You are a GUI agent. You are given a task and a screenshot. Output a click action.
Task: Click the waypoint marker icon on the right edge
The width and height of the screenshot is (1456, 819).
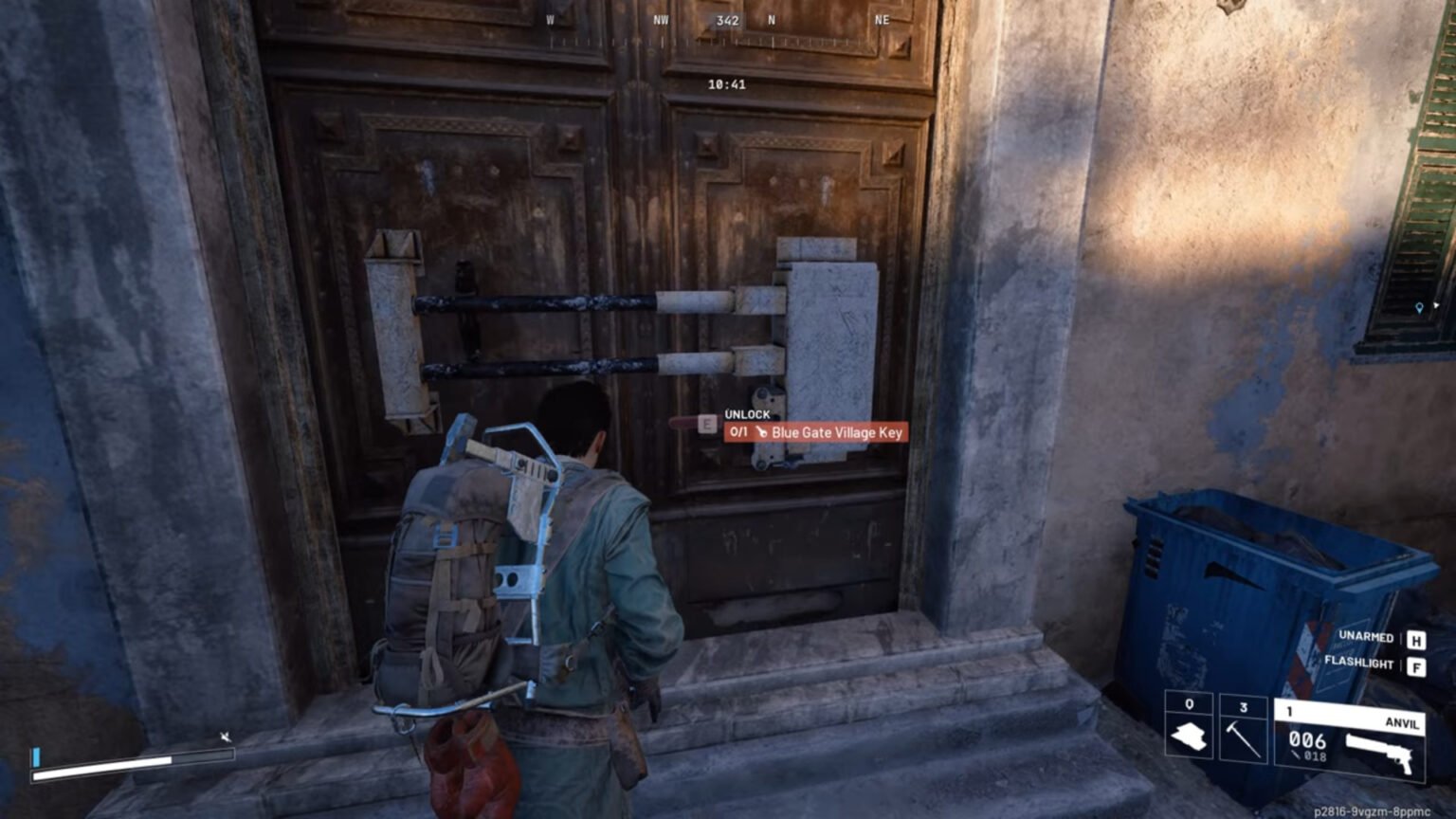pyautogui.click(x=1419, y=305)
